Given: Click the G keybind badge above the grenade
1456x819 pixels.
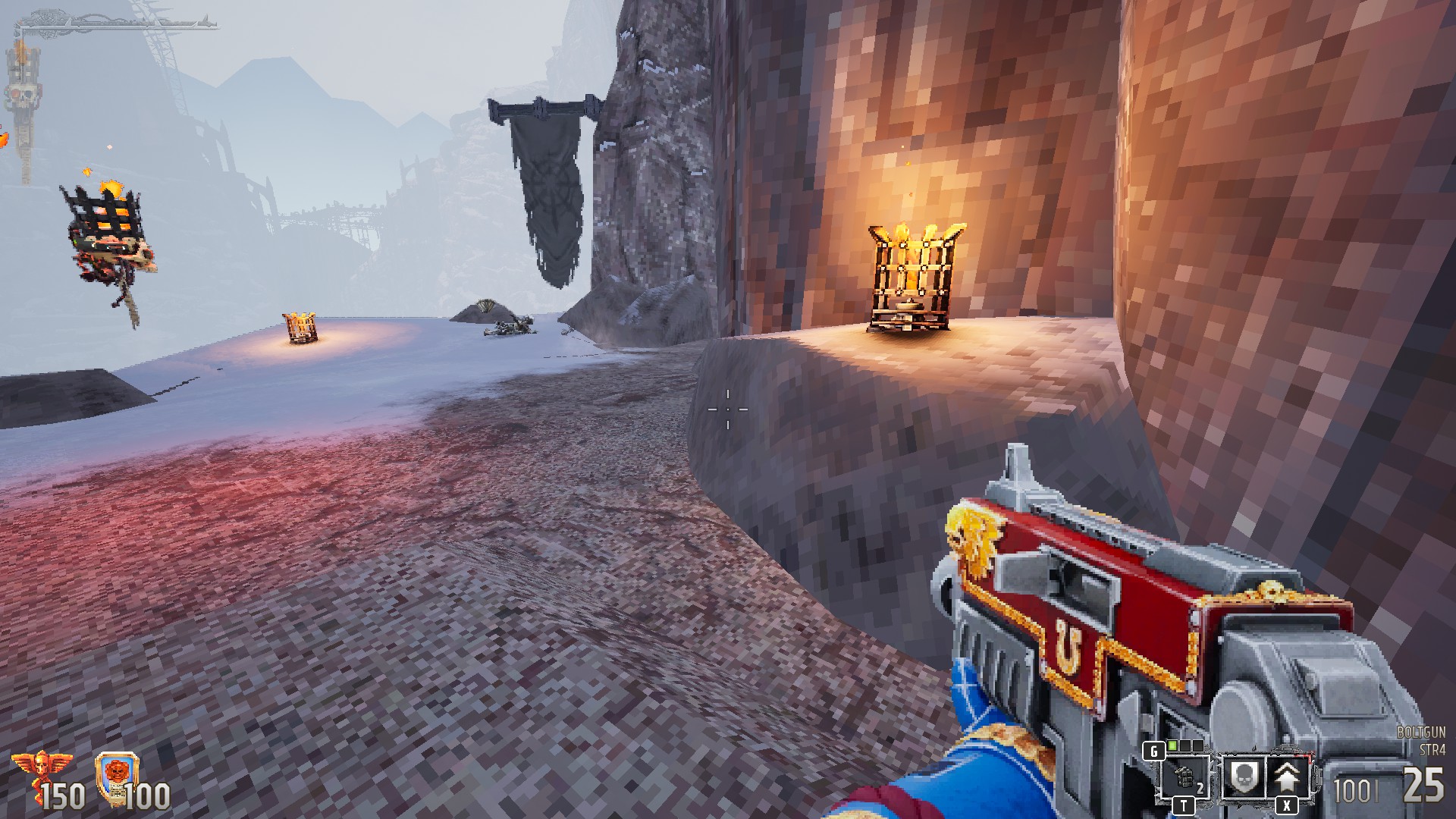Looking at the screenshot, I should click(x=1154, y=749).
